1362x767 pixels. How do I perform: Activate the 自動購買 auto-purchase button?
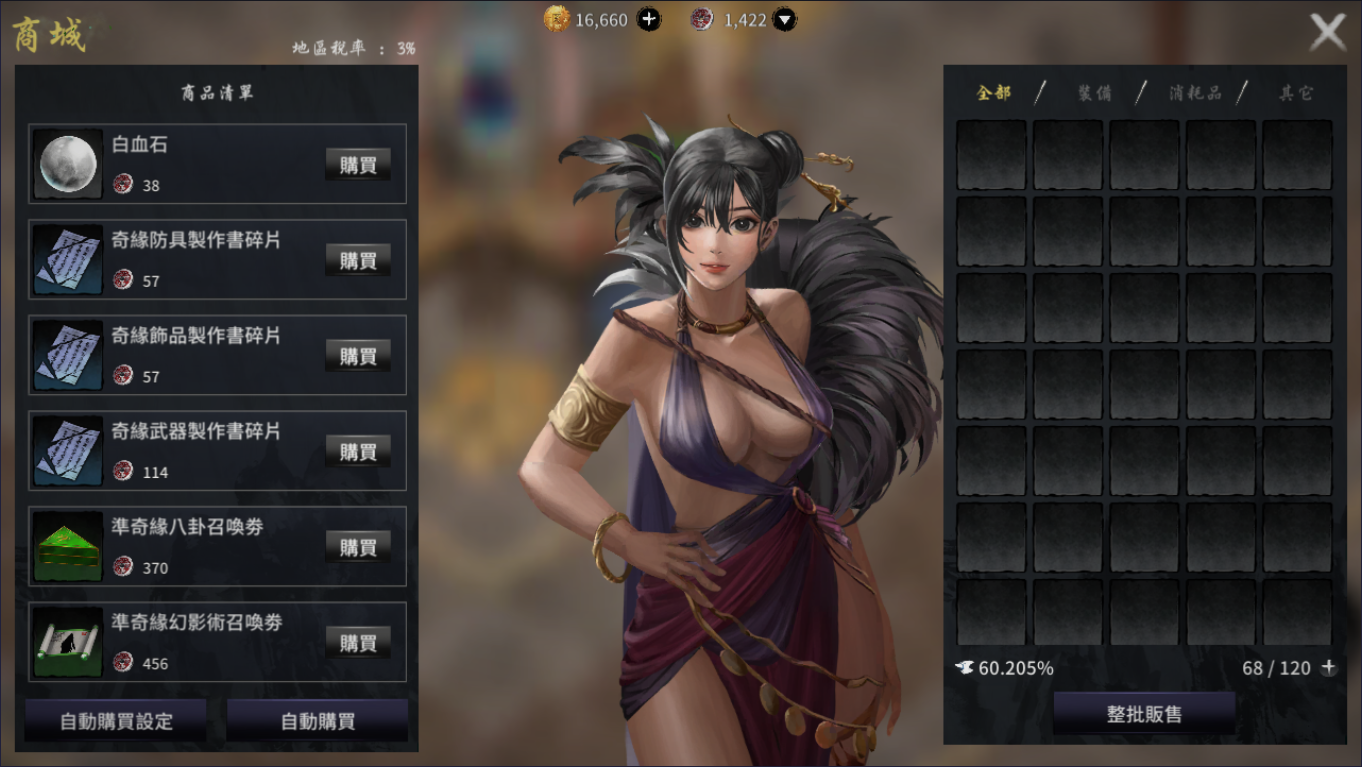[317, 721]
